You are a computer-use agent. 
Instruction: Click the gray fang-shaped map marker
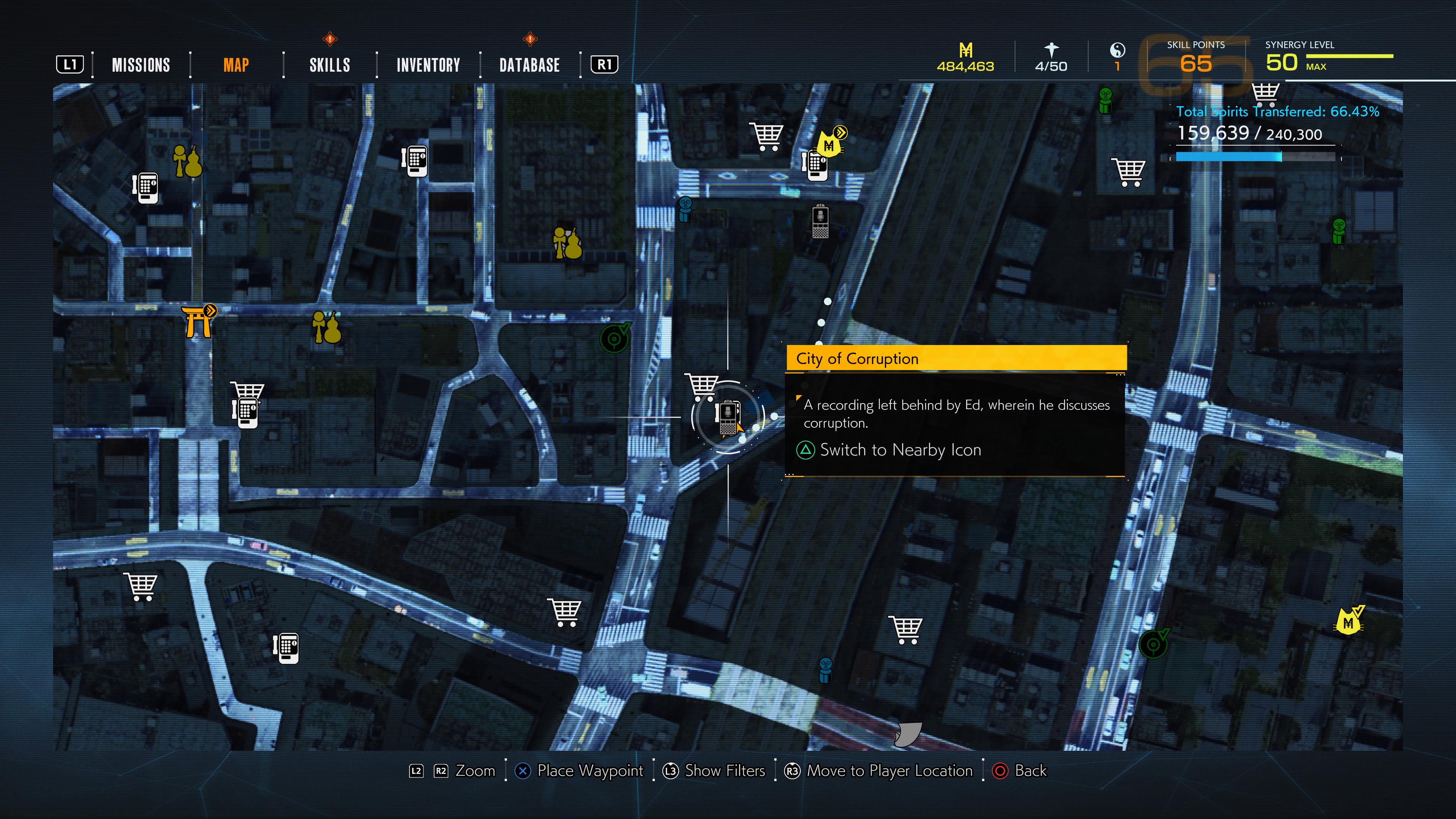tap(908, 734)
